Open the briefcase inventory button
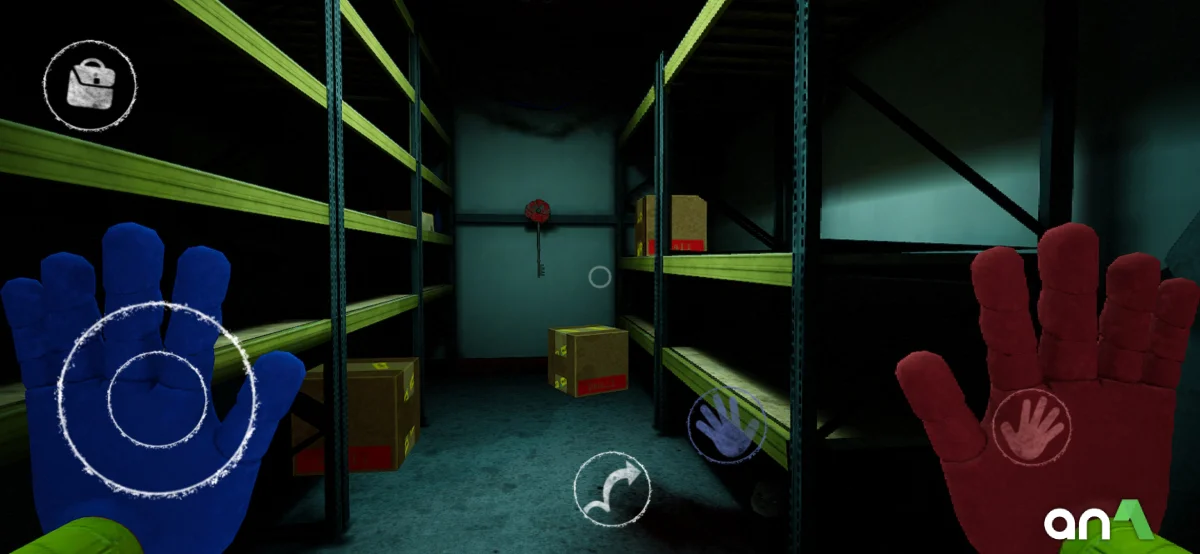Screen dimensions: 1200x554 [x=90, y=85]
